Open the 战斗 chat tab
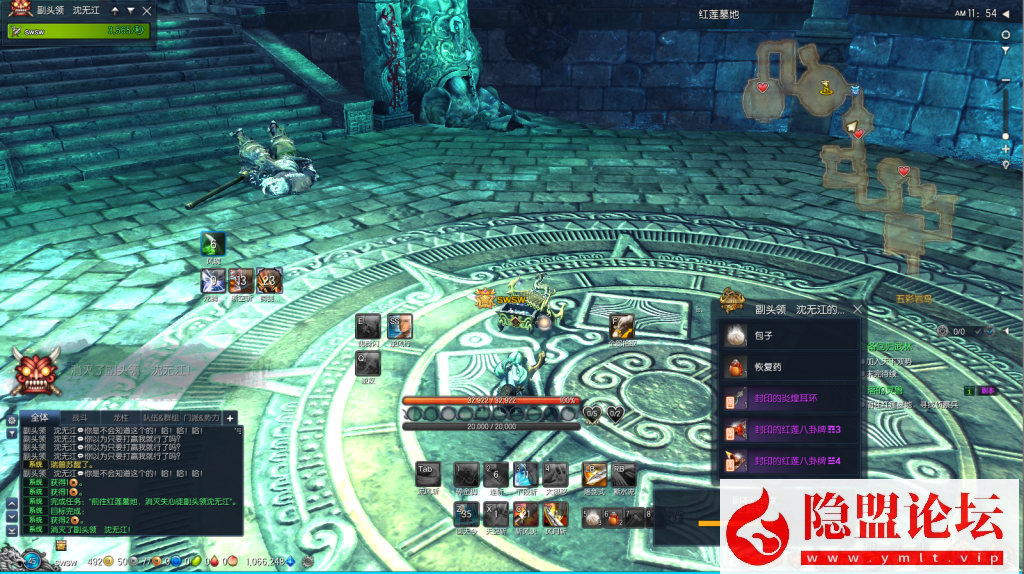1024x574 pixels. pos(80,418)
